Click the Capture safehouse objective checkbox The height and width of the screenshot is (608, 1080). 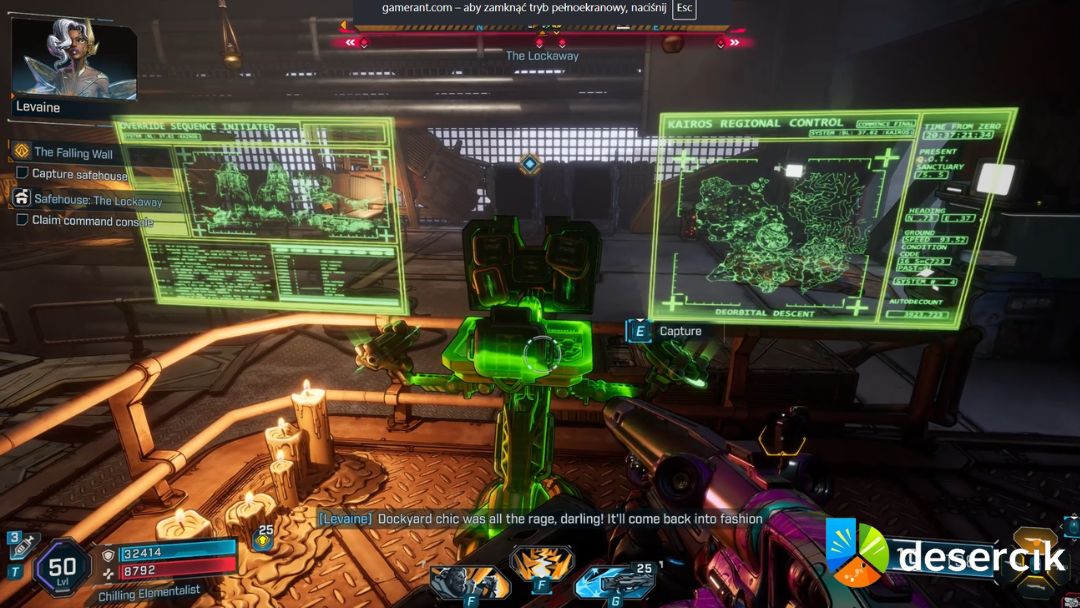point(23,174)
